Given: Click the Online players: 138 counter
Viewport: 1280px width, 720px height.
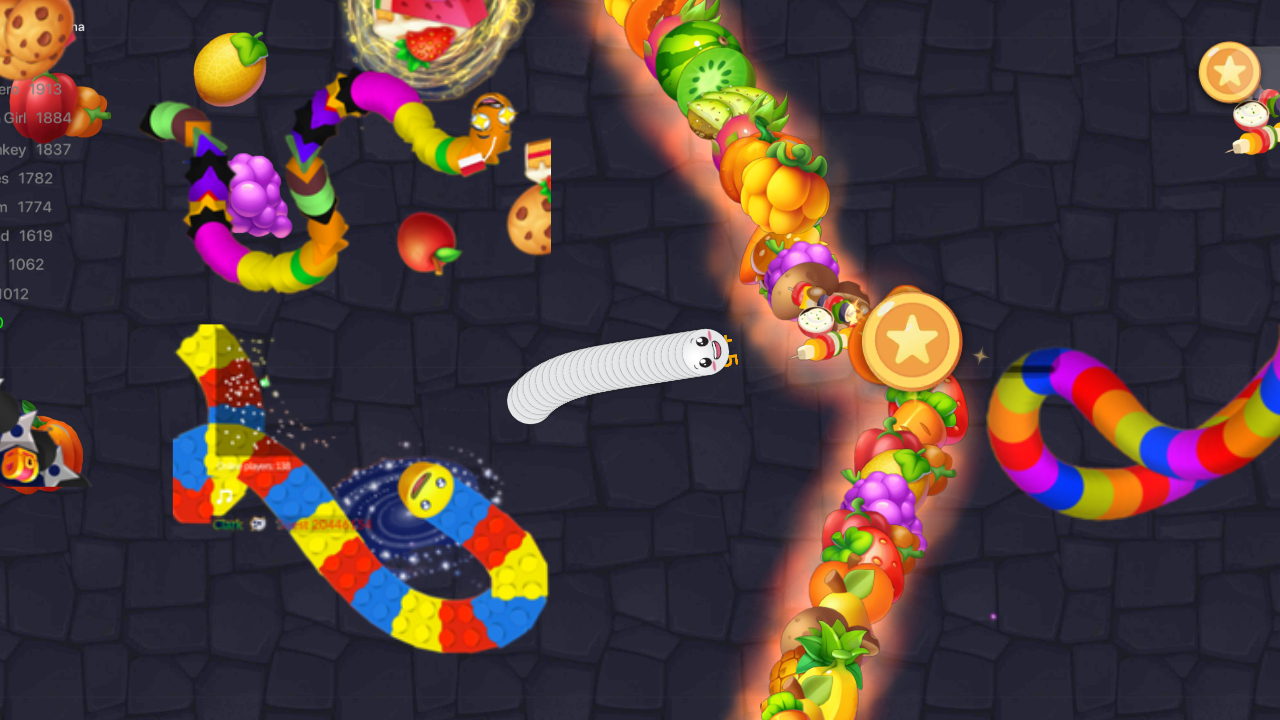Looking at the screenshot, I should pyautogui.click(x=252, y=466).
